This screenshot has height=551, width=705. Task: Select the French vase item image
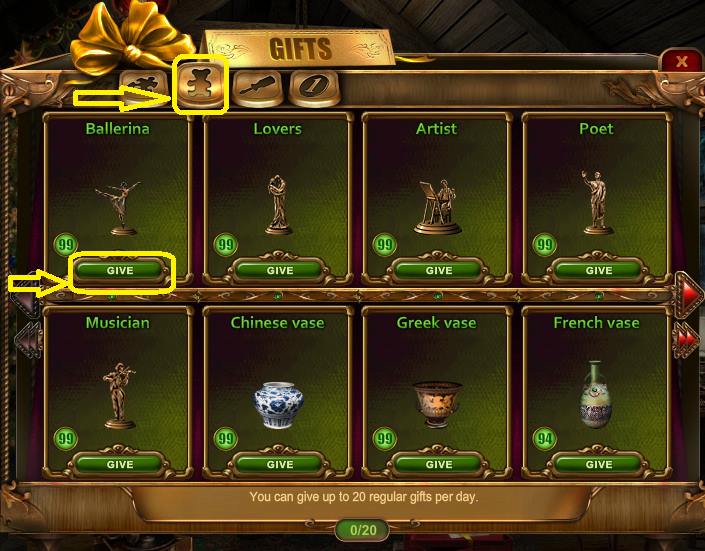[596, 394]
